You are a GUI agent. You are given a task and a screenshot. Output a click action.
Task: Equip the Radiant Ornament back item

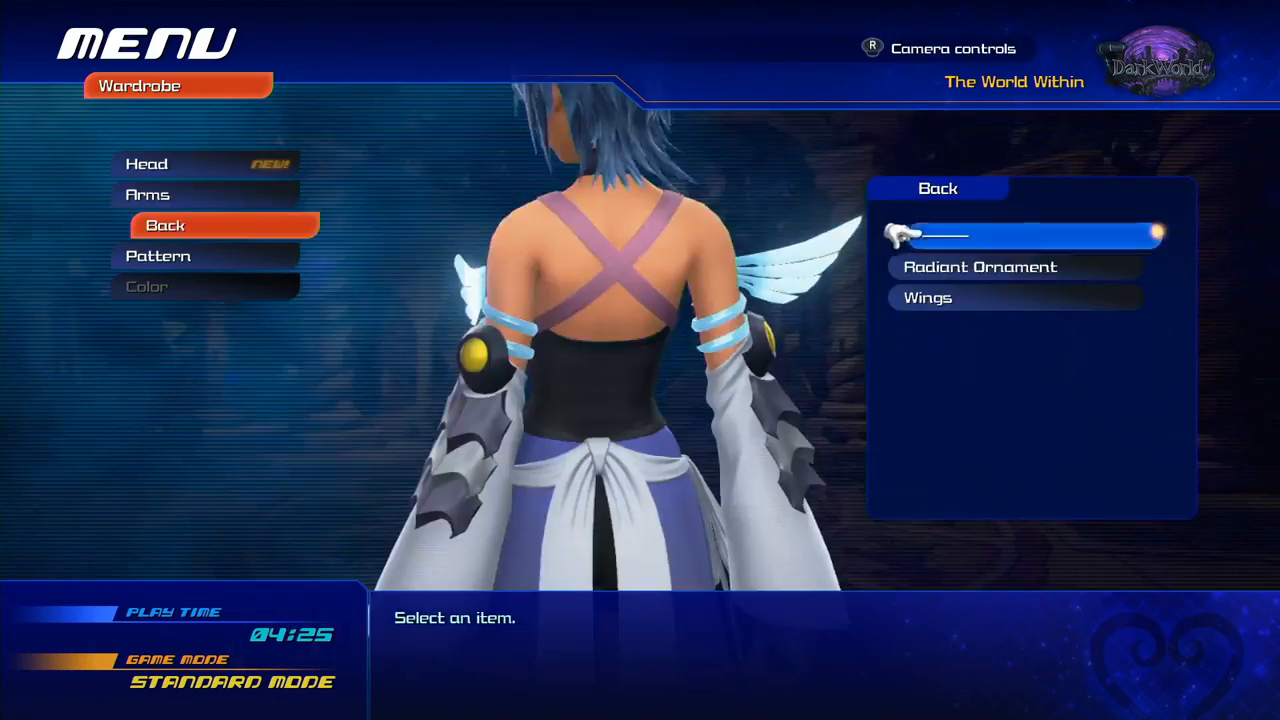1015,267
